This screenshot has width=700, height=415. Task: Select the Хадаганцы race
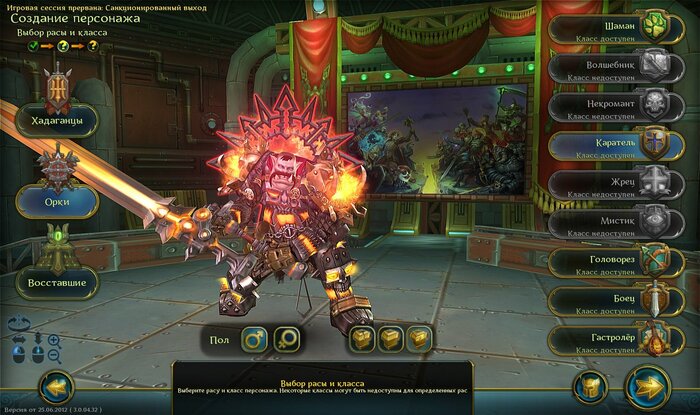[x=57, y=120]
